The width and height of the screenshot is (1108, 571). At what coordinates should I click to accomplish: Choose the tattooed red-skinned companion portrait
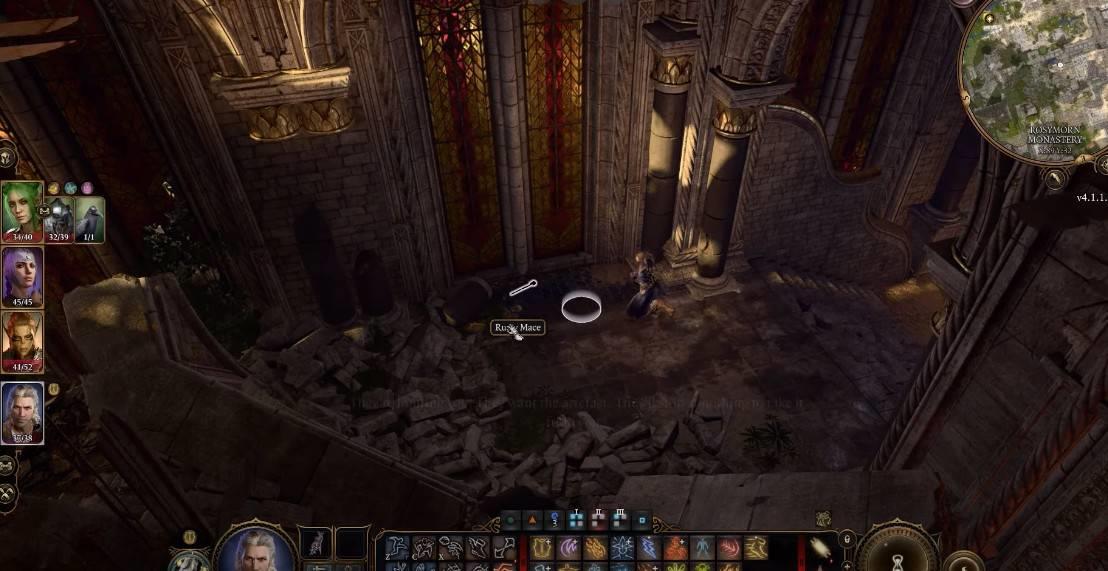(x=22, y=339)
